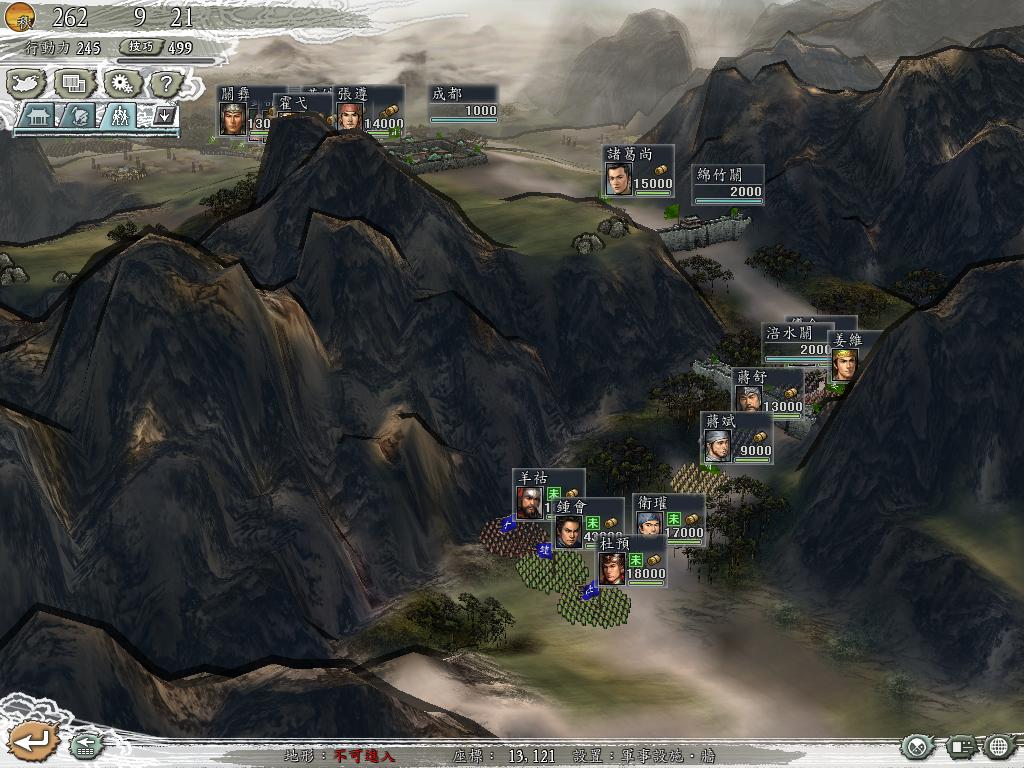Screen dimensions: 1024x768
Task: Select Jiang Bin's unit with 9000 troops
Action: pos(736,438)
